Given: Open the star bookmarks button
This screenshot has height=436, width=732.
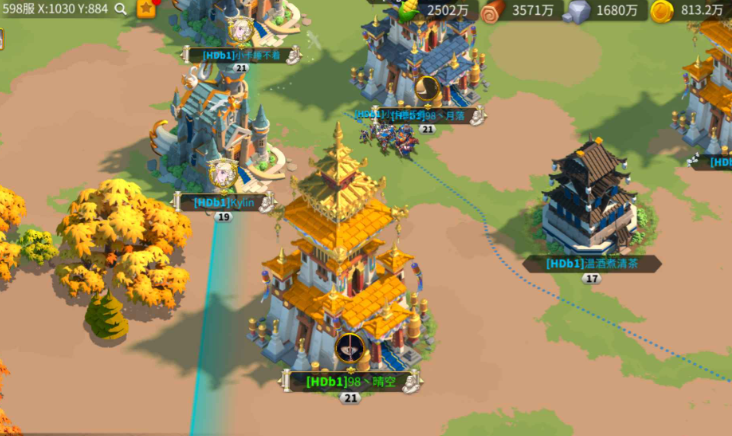Looking at the screenshot, I should 147,9.
